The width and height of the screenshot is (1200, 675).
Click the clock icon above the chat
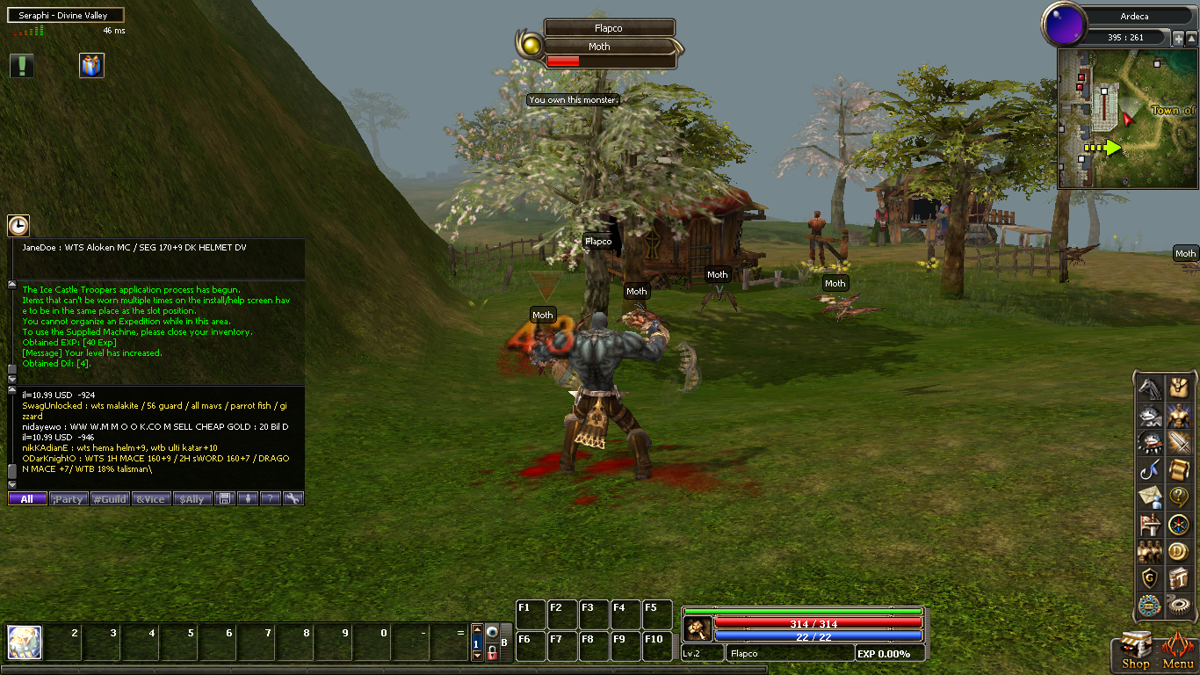coord(18,226)
